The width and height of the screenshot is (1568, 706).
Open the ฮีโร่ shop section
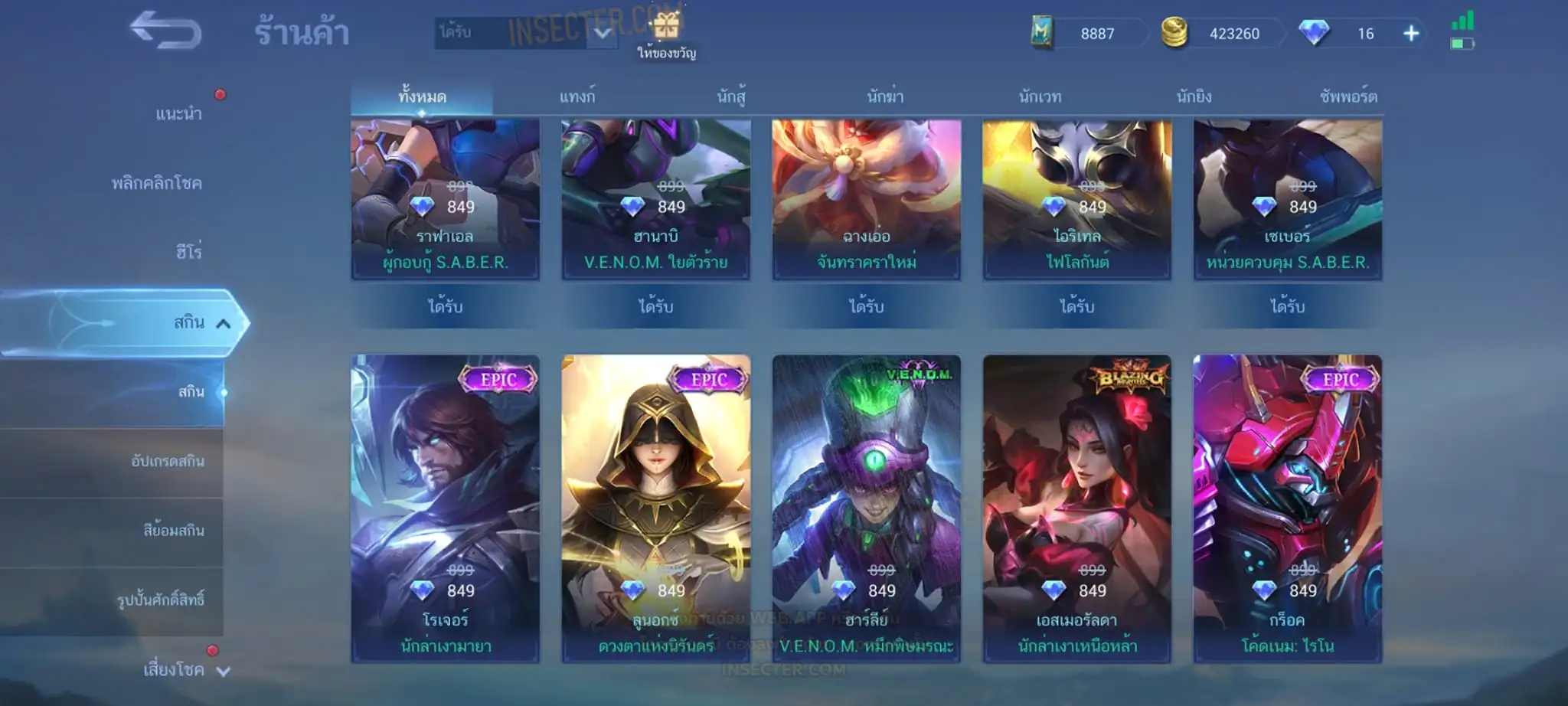(x=188, y=252)
